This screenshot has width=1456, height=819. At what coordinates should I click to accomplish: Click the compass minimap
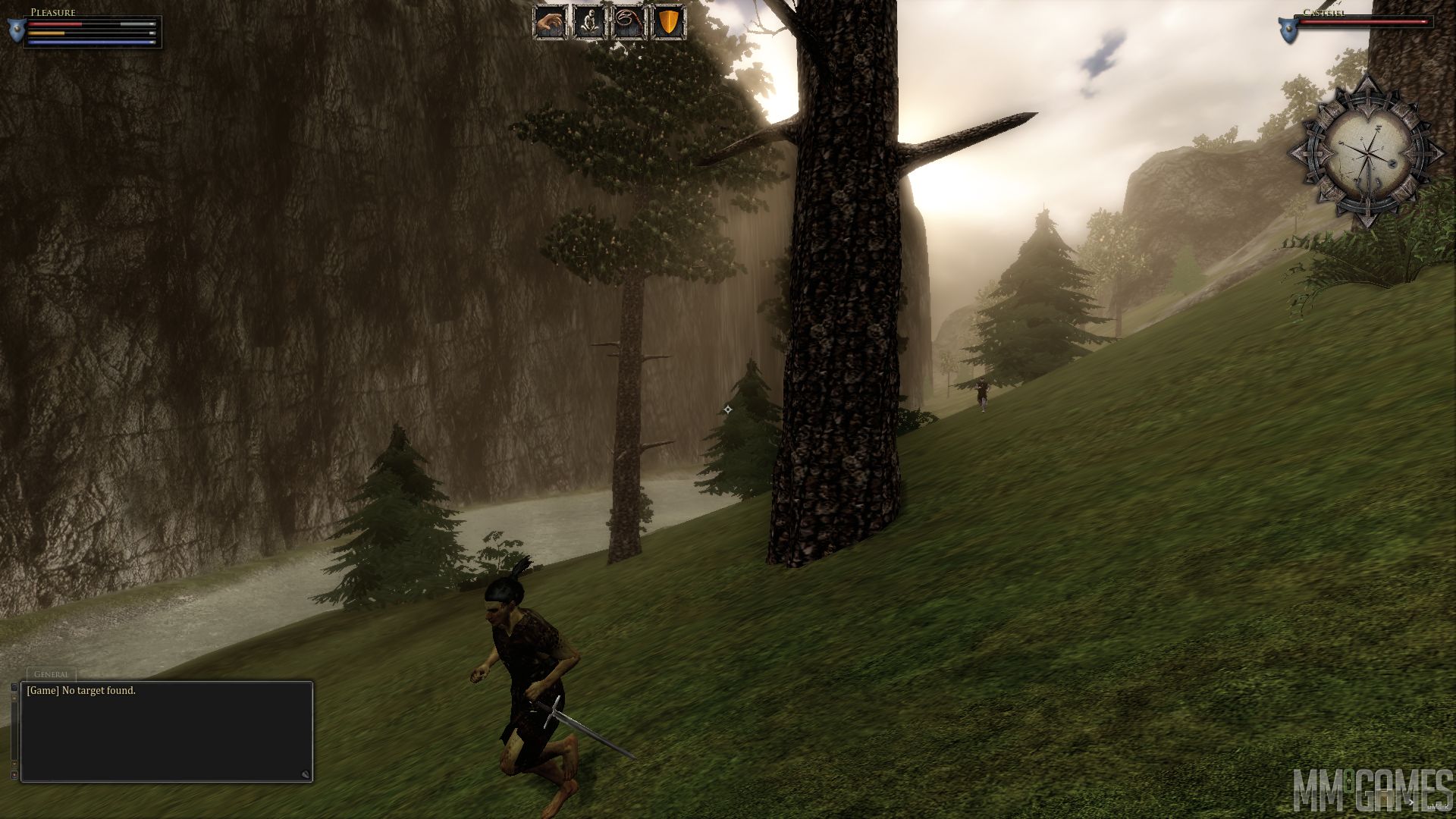[x=1366, y=152]
